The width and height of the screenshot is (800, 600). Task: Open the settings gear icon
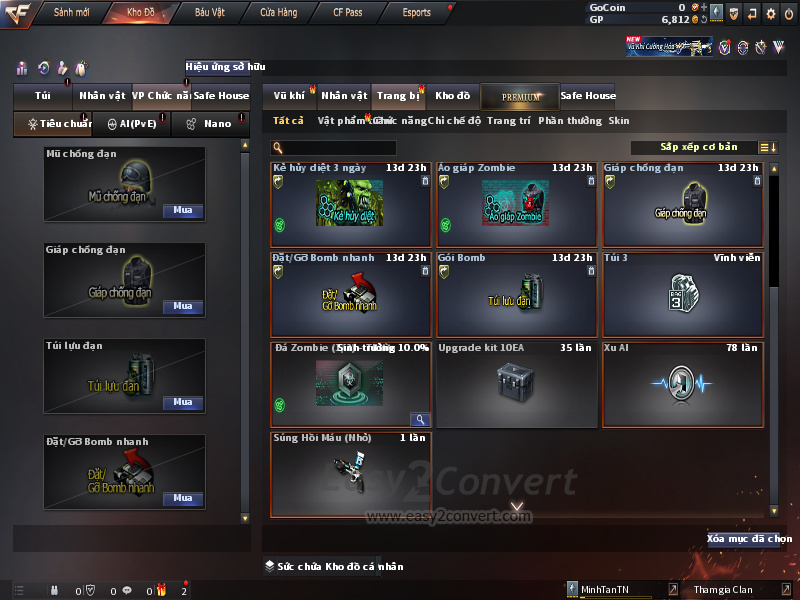click(771, 14)
